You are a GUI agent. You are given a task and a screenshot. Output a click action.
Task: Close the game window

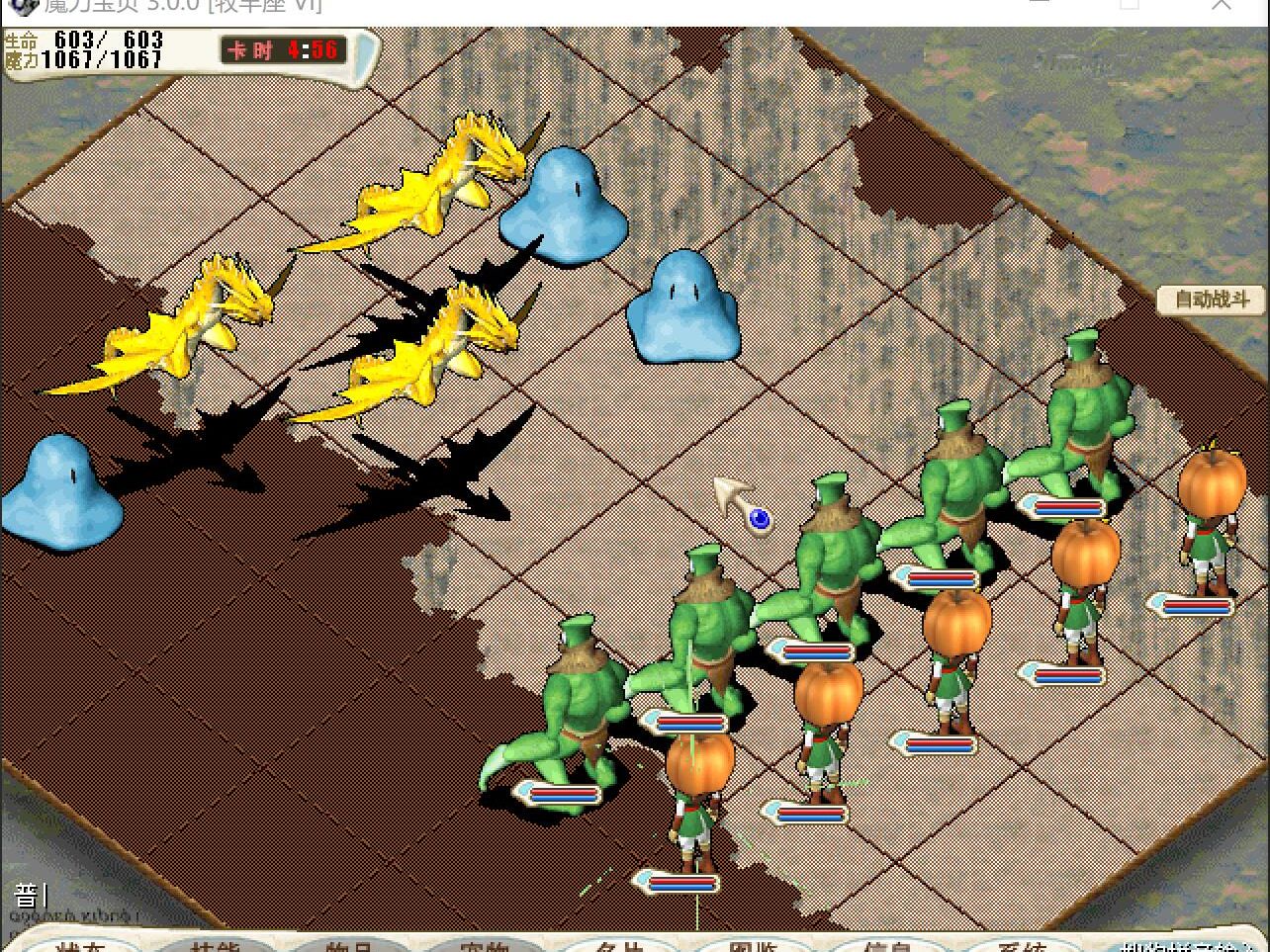pos(1223,6)
